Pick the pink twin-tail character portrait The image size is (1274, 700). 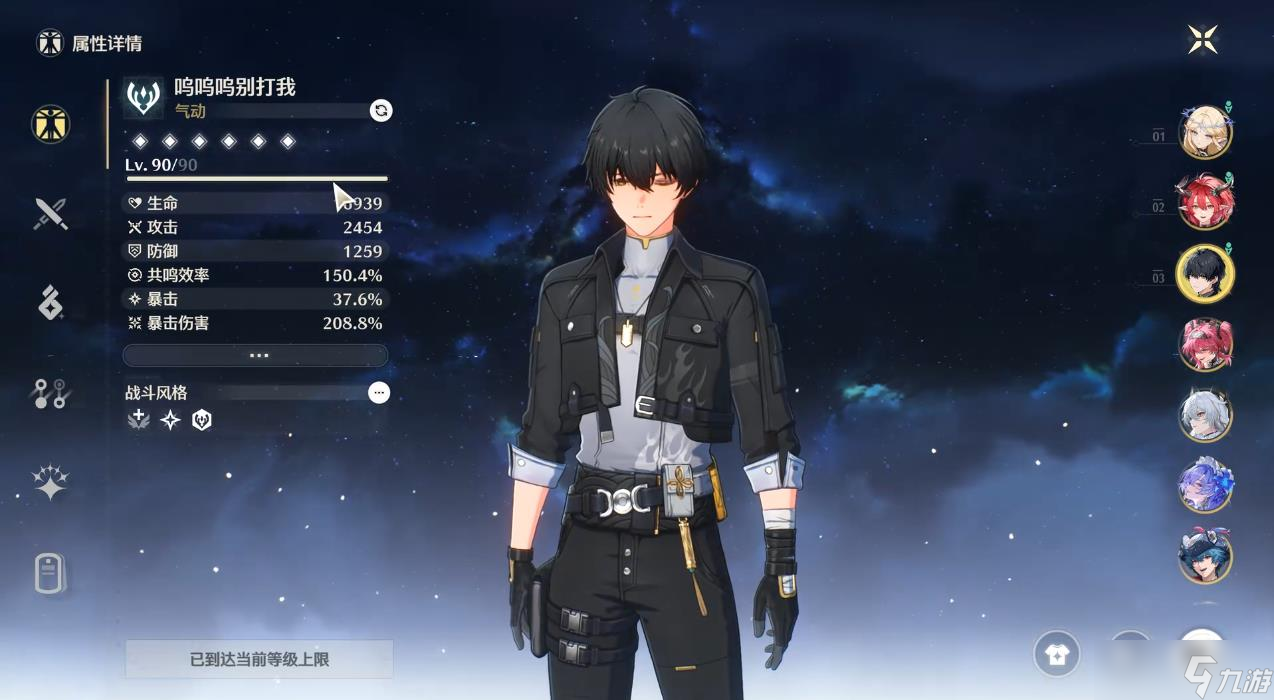(1205, 344)
